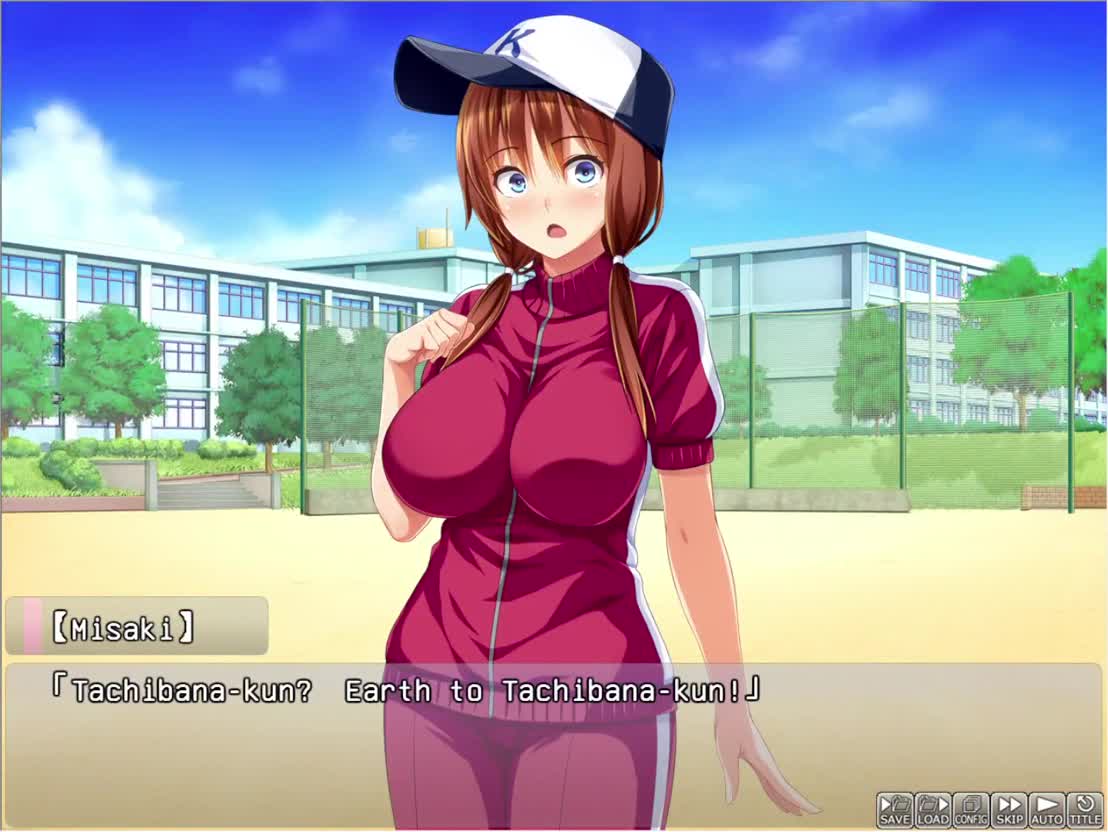Activate SKIP to fast-forward dialogue
This screenshot has width=1108, height=832.
click(1009, 809)
